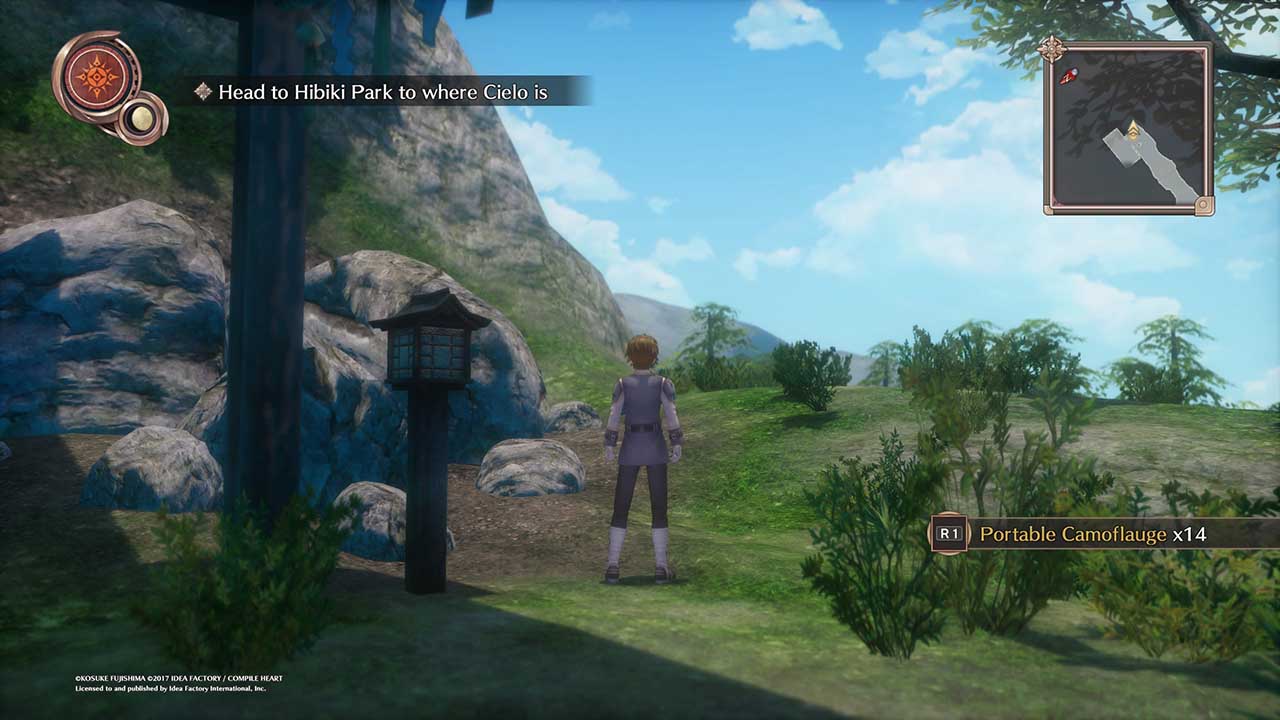Select the red Z enemy marker on the minimap
Screen dimensions: 1280x720
click(1068, 75)
